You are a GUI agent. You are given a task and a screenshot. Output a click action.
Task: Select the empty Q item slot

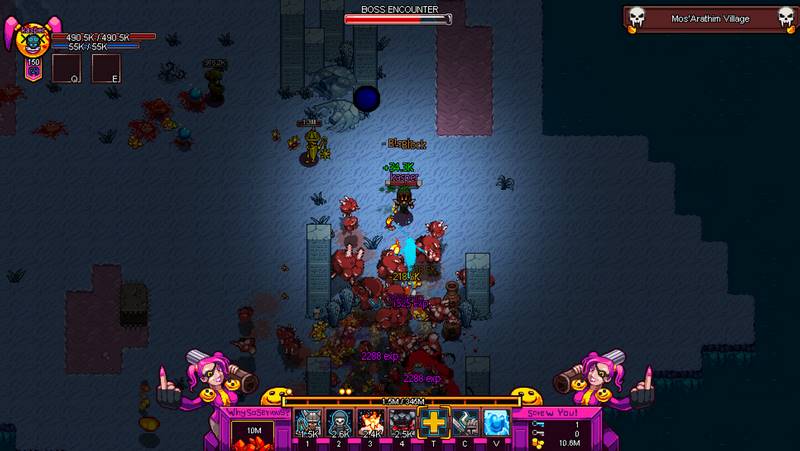point(66,68)
